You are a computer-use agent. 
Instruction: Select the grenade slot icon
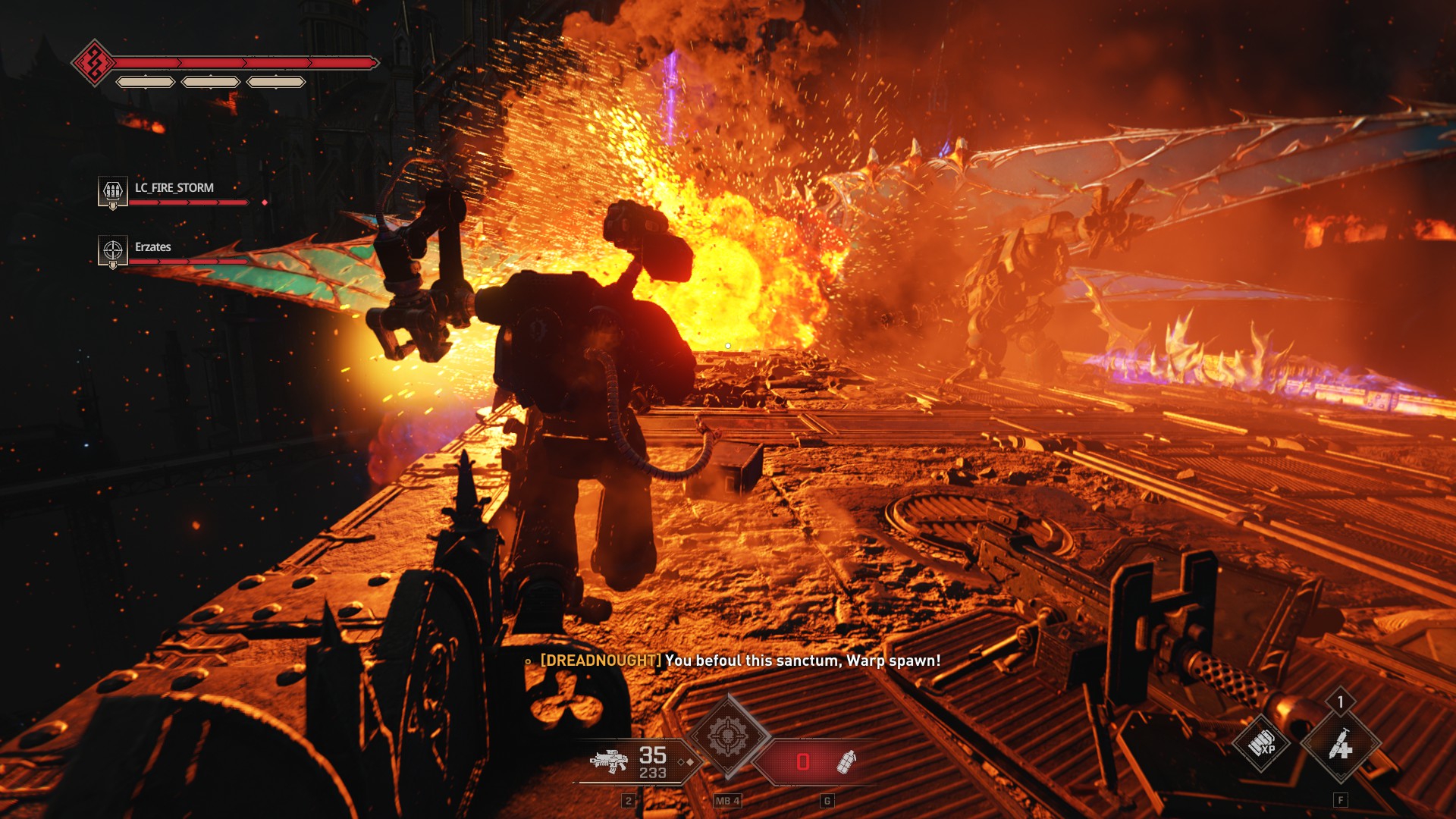click(846, 761)
